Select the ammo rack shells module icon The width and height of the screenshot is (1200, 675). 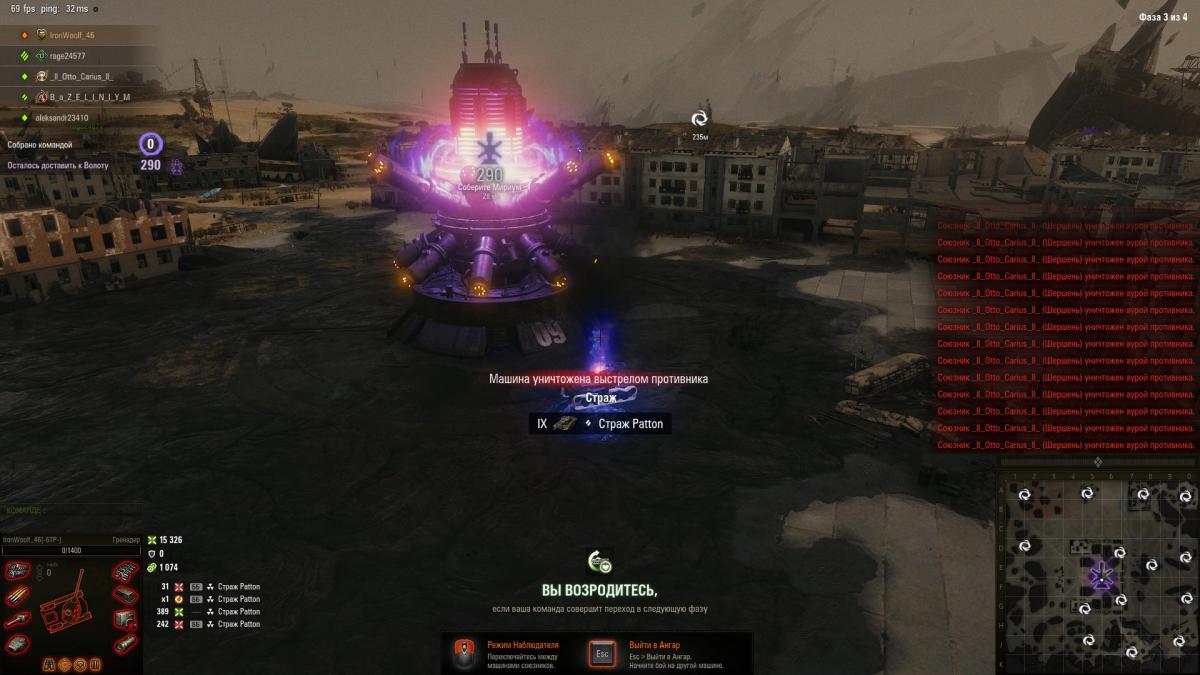click(18, 597)
